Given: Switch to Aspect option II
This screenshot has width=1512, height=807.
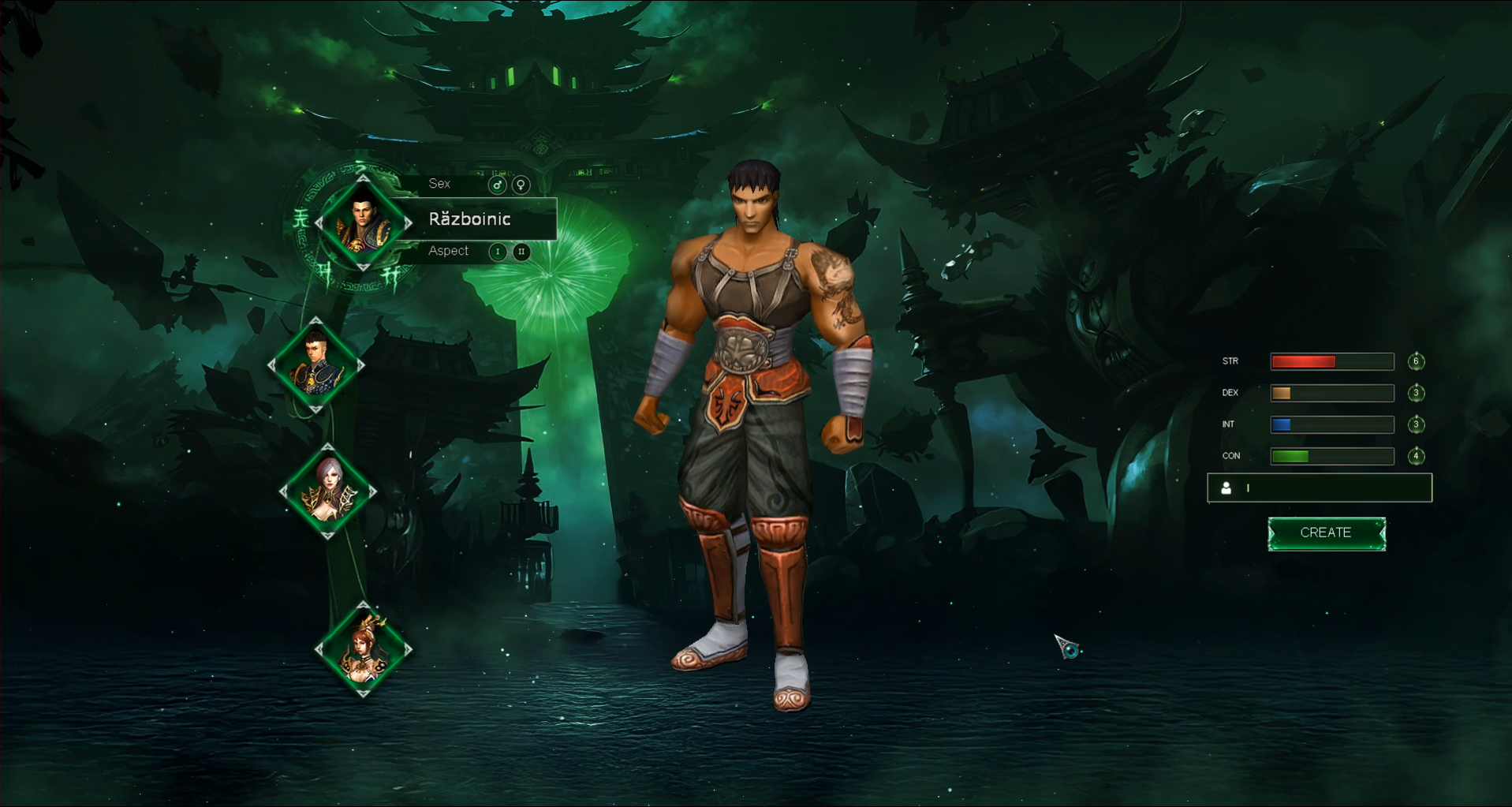Looking at the screenshot, I should click(x=521, y=252).
